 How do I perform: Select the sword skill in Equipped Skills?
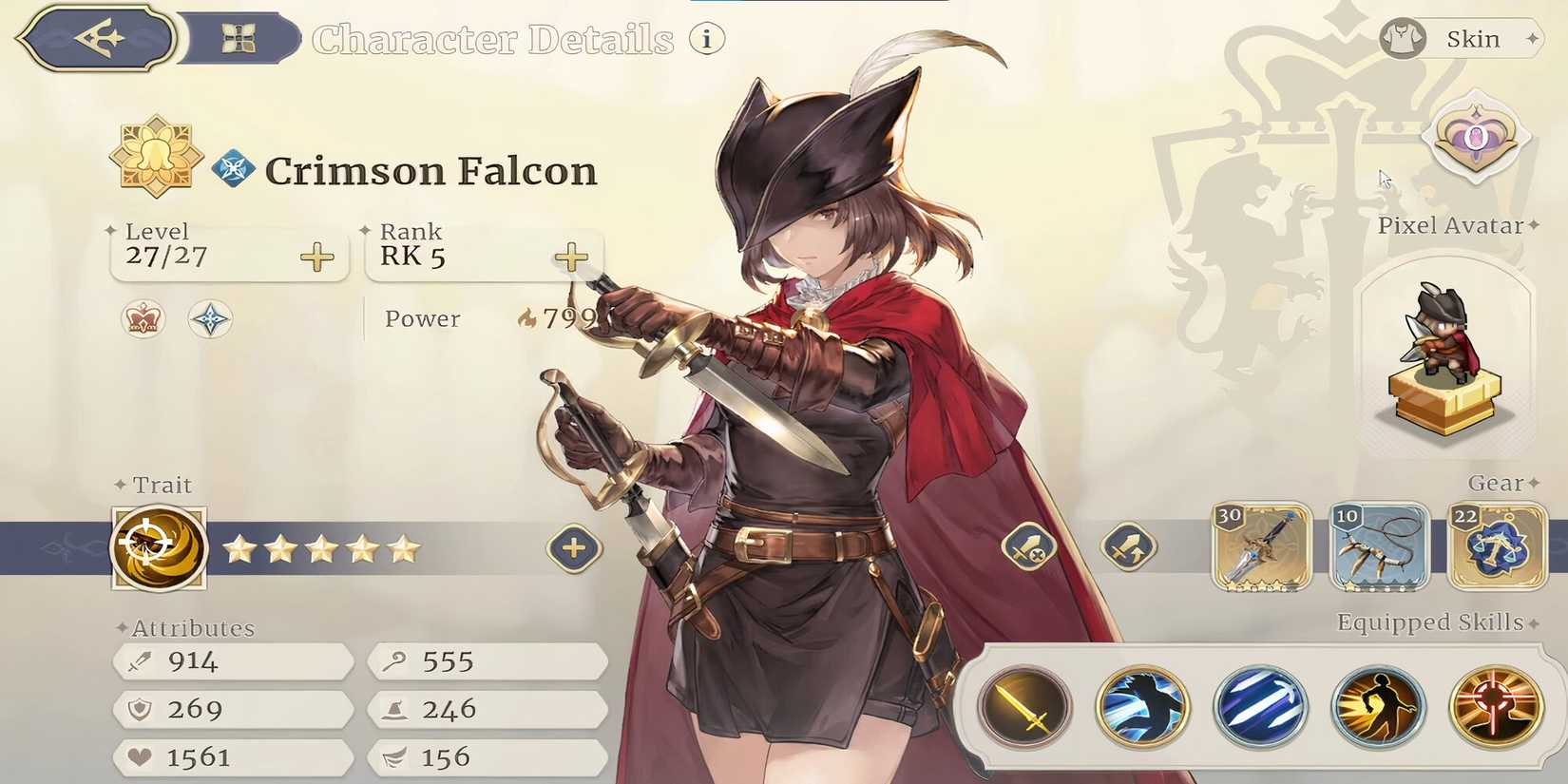pyautogui.click(x=1026, y=704)
